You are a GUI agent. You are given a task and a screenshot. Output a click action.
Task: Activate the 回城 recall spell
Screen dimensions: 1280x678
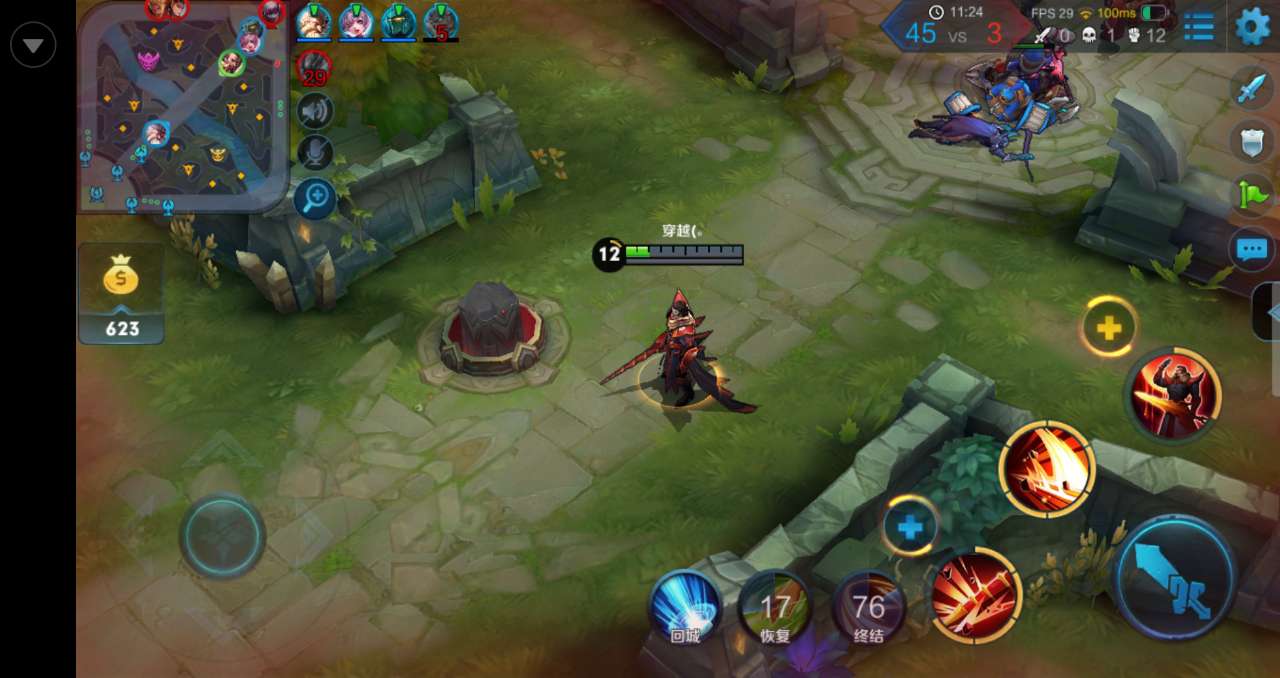tap(685, 607)
